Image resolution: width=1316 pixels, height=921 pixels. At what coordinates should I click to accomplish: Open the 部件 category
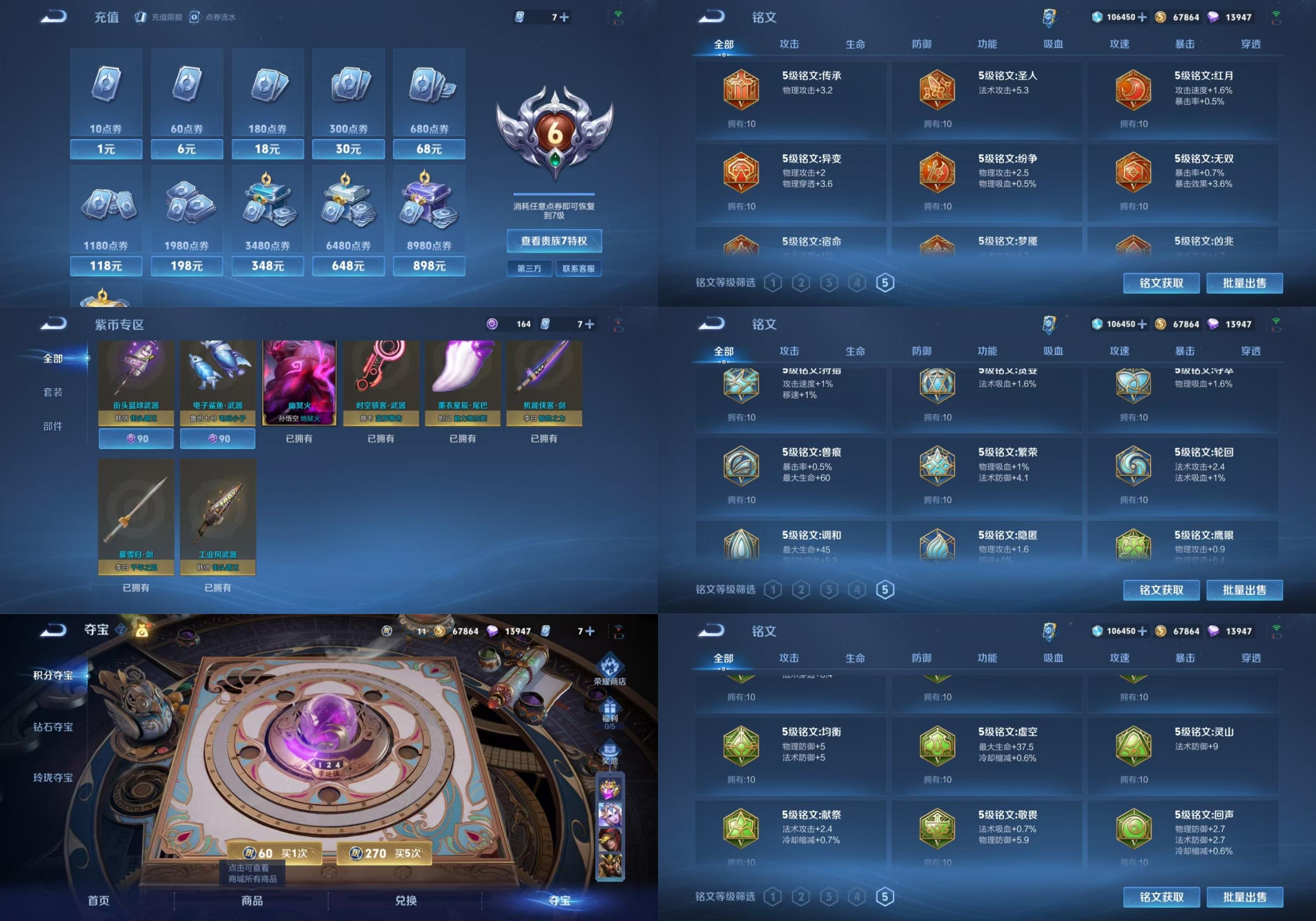tap(53, 426)
